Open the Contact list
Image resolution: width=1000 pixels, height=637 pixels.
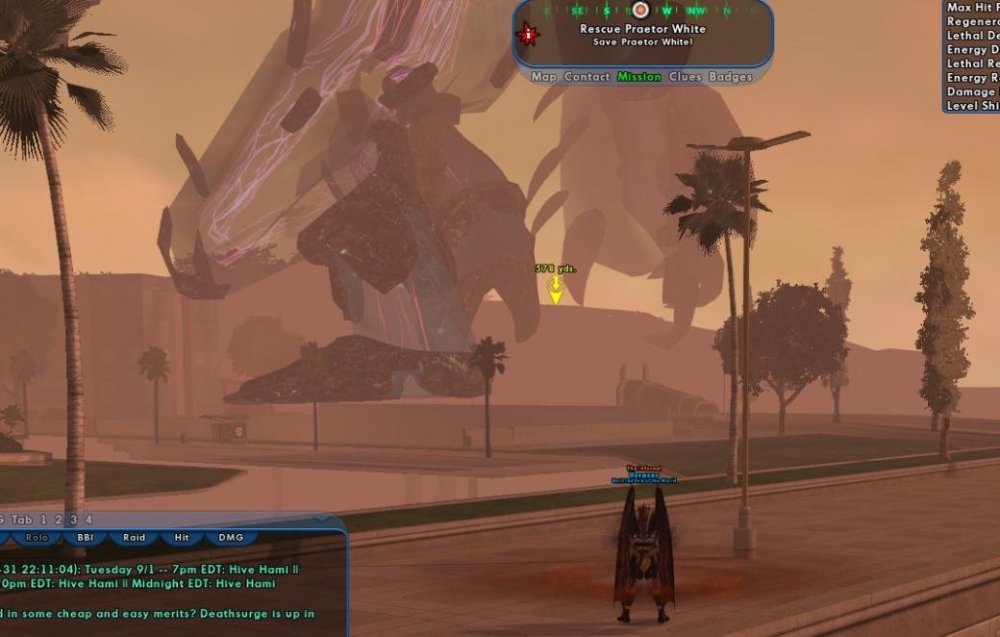click(x=586, y=77)
